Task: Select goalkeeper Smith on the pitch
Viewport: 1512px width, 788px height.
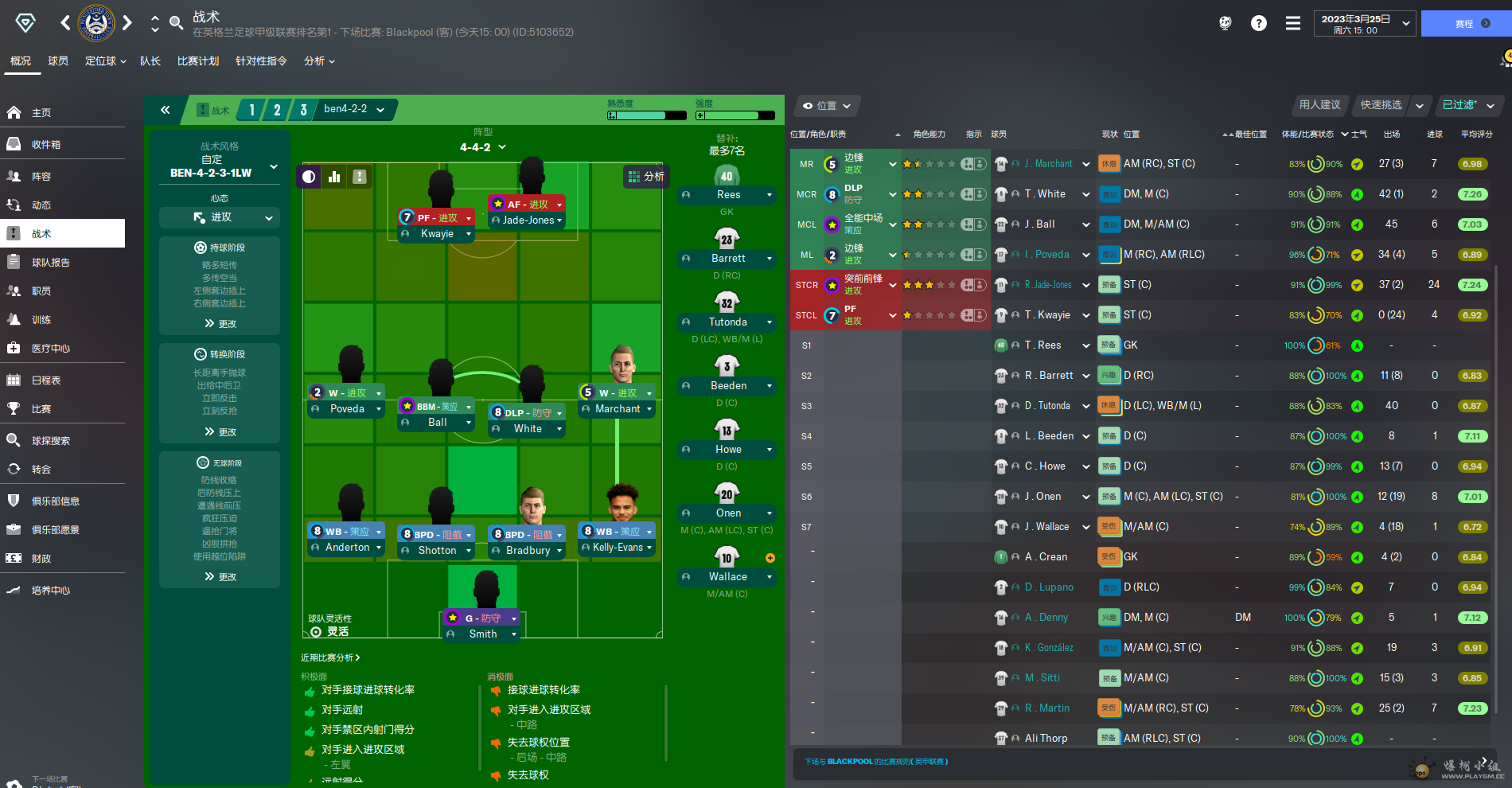Action: (x=483, y=634)
